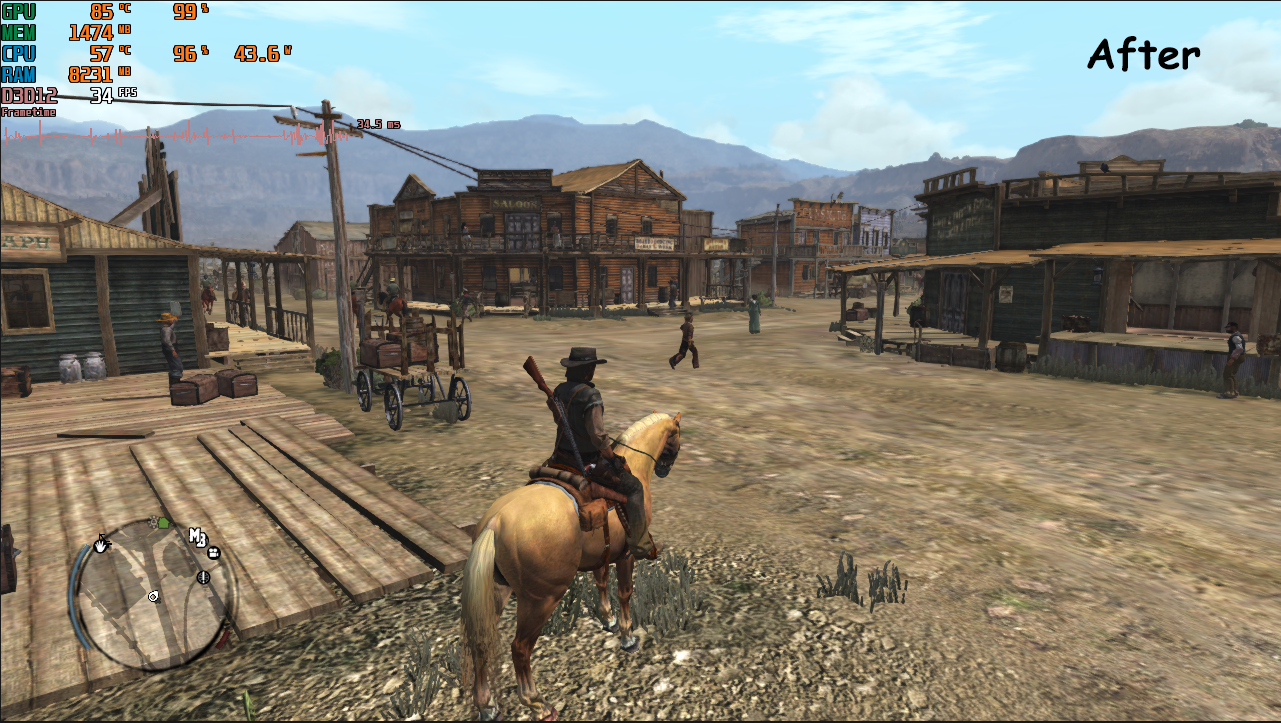Click the M3 mission marker
The width and height of the screenshot is (1281, 723).
198,537
